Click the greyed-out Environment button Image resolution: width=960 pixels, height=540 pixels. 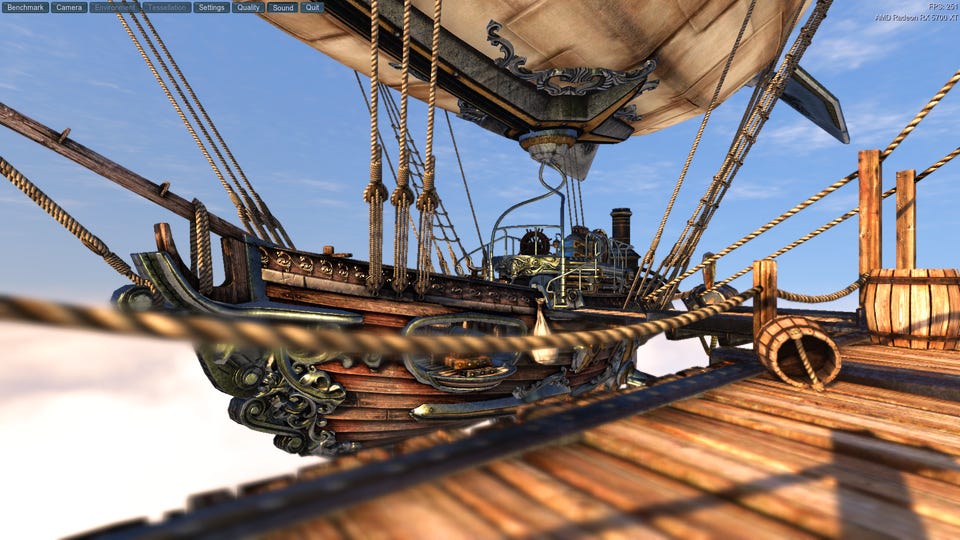coord(115,7)
